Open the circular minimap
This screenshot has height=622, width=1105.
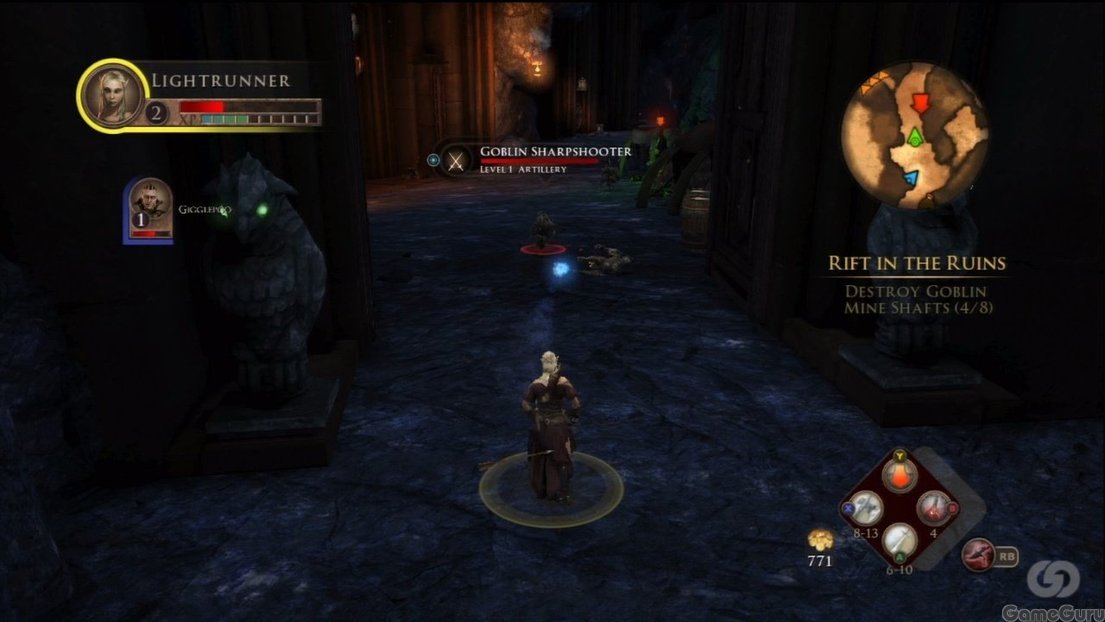pos(914,134)
